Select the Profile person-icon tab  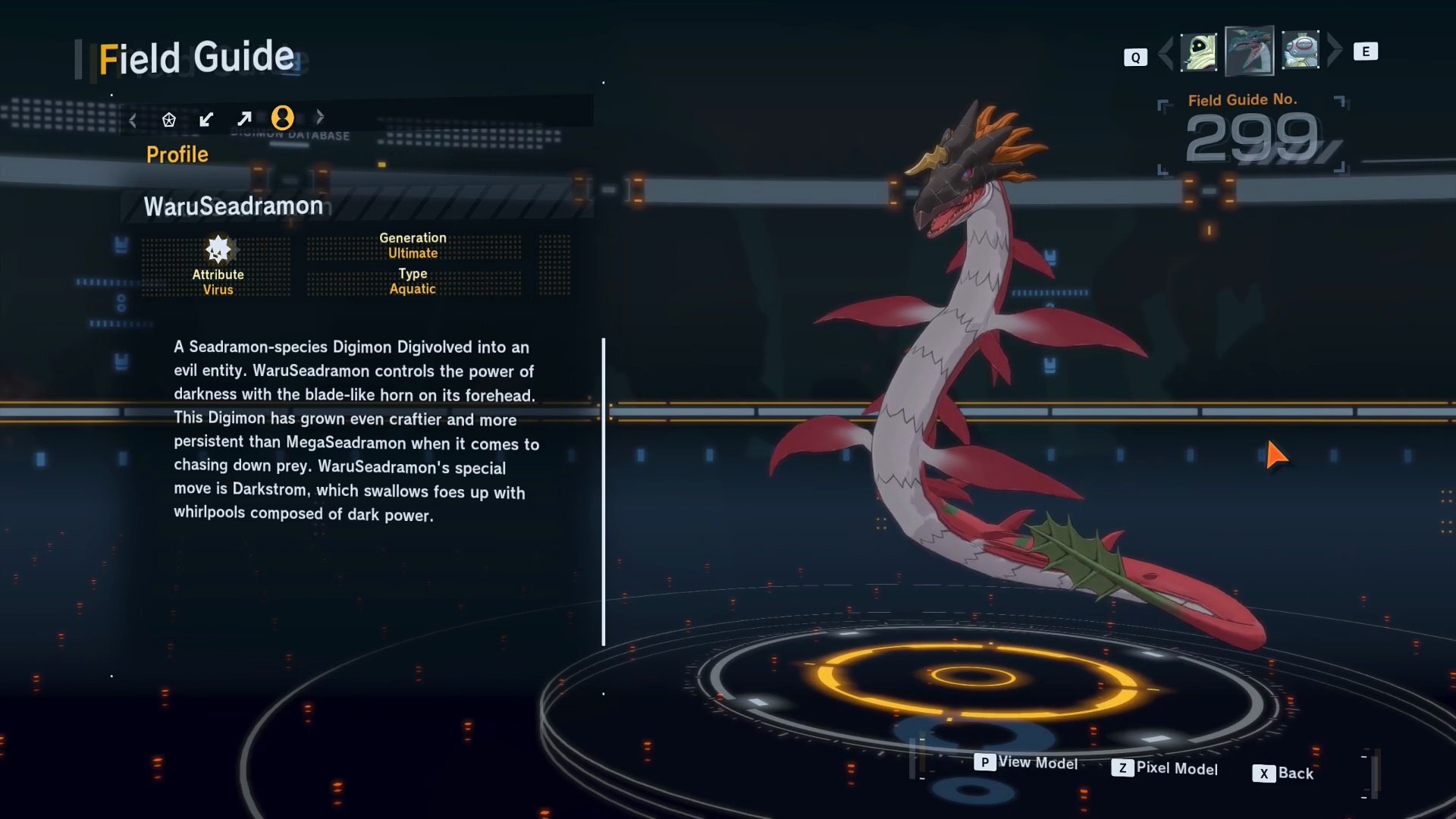pyautogui.click(x=283, y=118)
